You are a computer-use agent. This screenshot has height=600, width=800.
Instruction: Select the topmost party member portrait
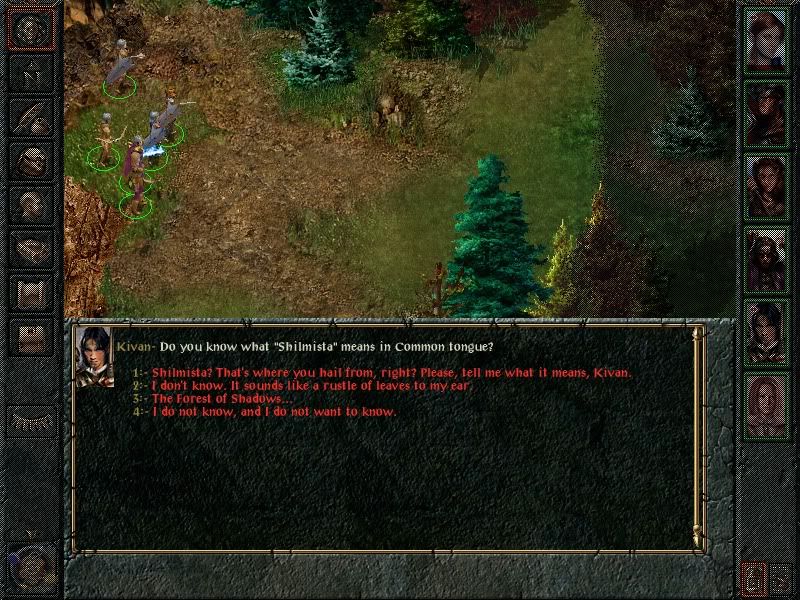(x=767, y=41)
